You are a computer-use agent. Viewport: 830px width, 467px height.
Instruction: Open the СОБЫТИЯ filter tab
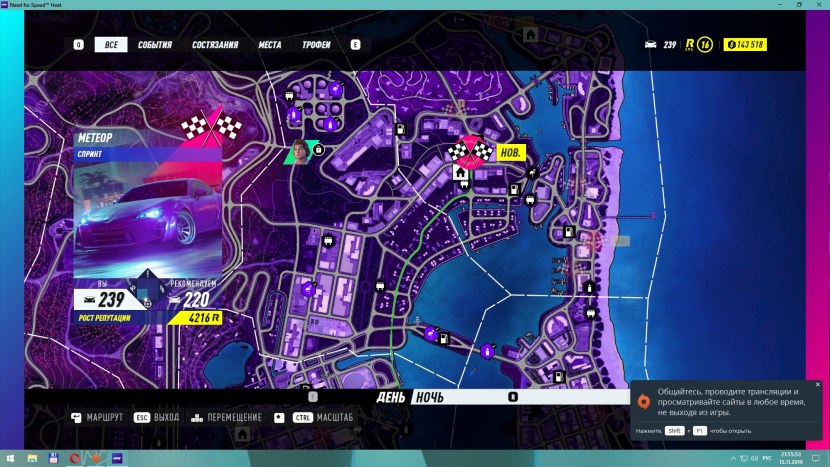pyautogui.click(x=154, y=45)
